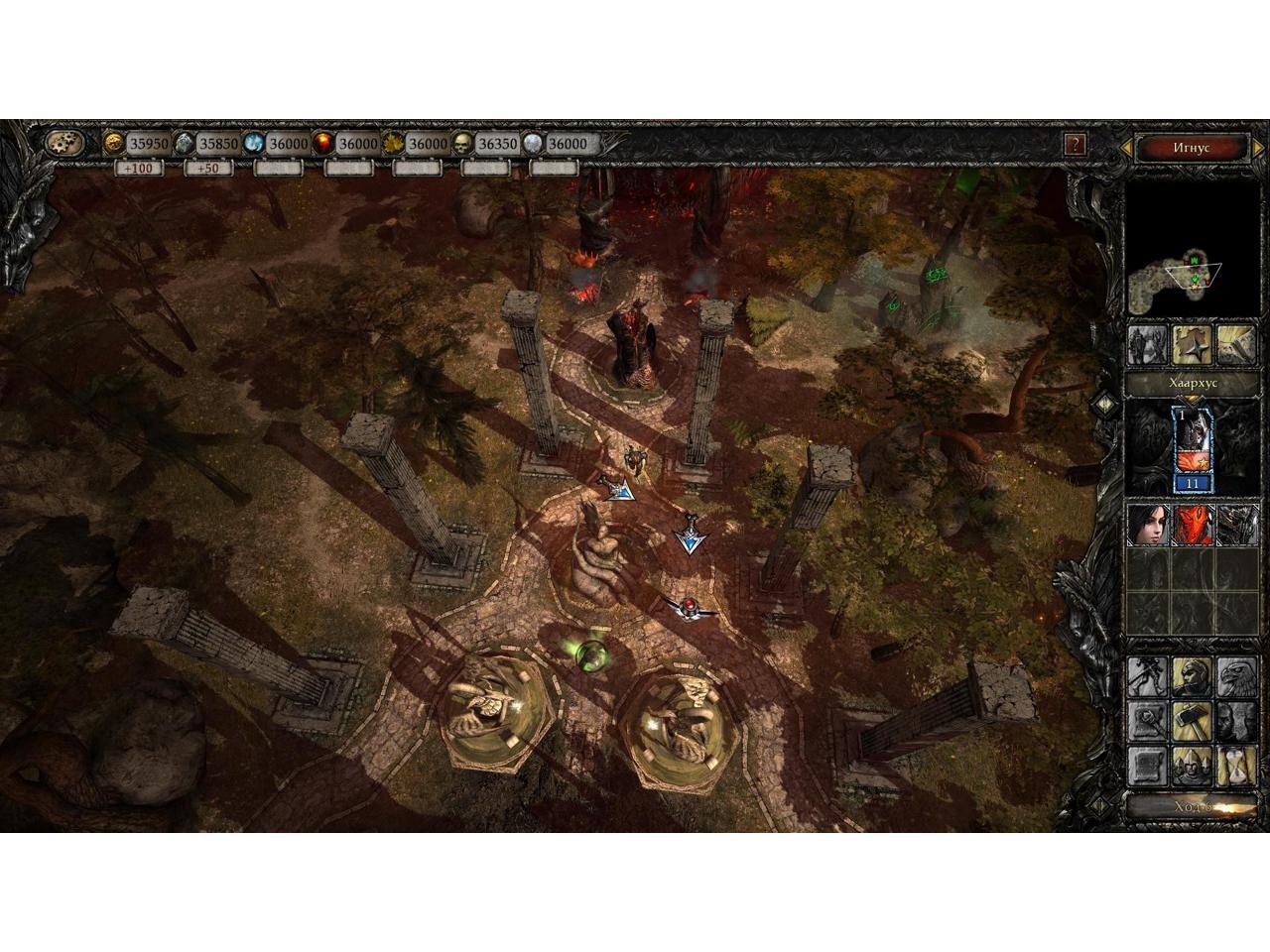The width and height of the screenshot is (1270, 952).
Task: Switch to the previous castle arrow
Action: 1129,149
